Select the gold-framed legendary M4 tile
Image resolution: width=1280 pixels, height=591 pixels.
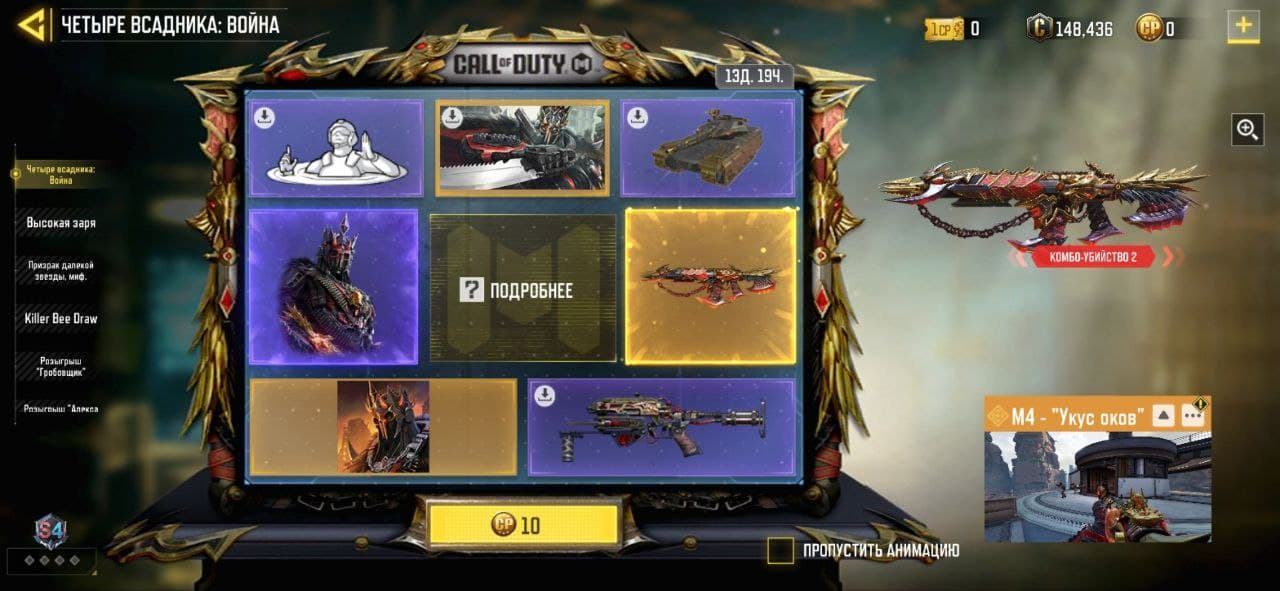point(710,285)
